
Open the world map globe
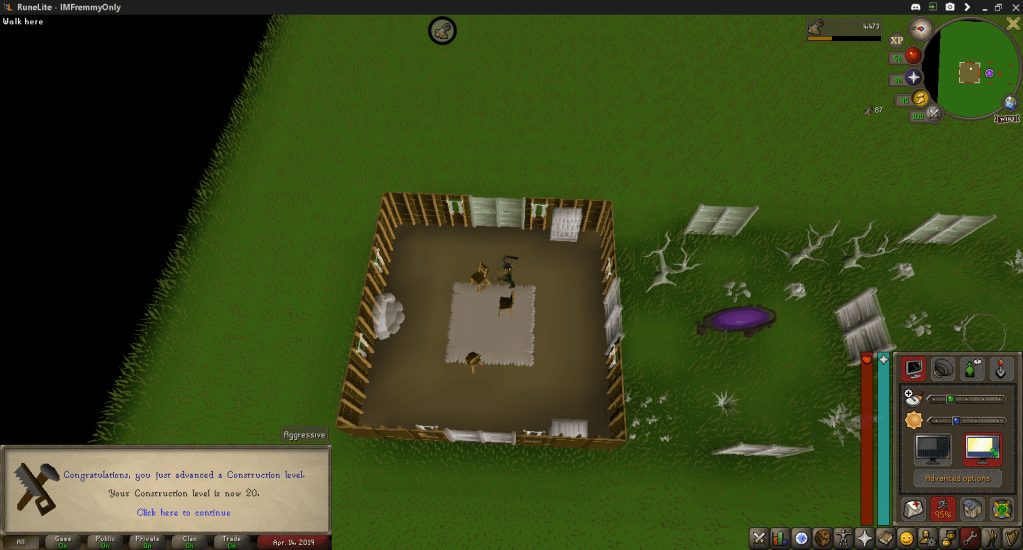[x=1012, y=104]
